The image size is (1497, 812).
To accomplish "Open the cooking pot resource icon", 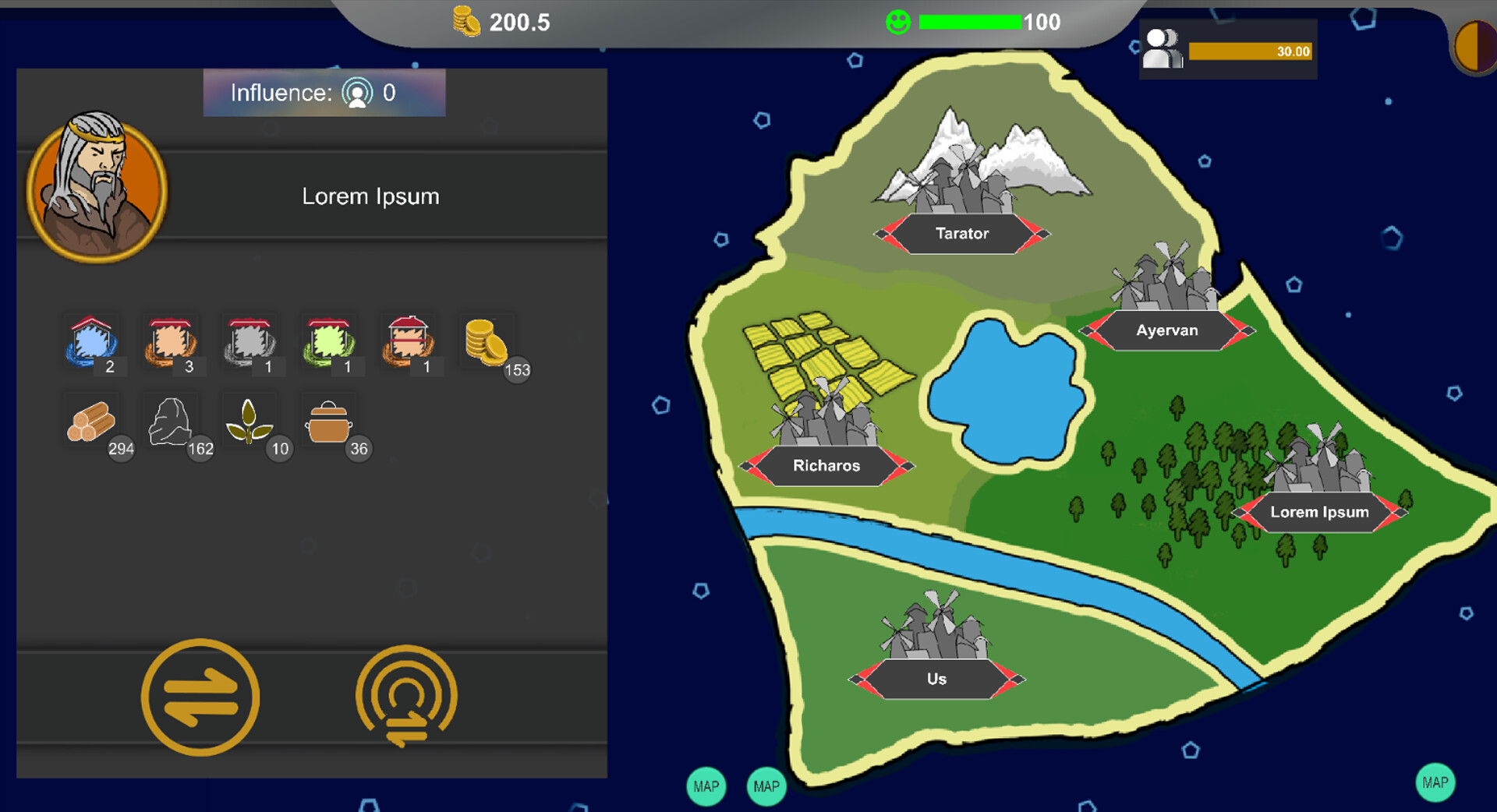I will click(x=329, y=423).
